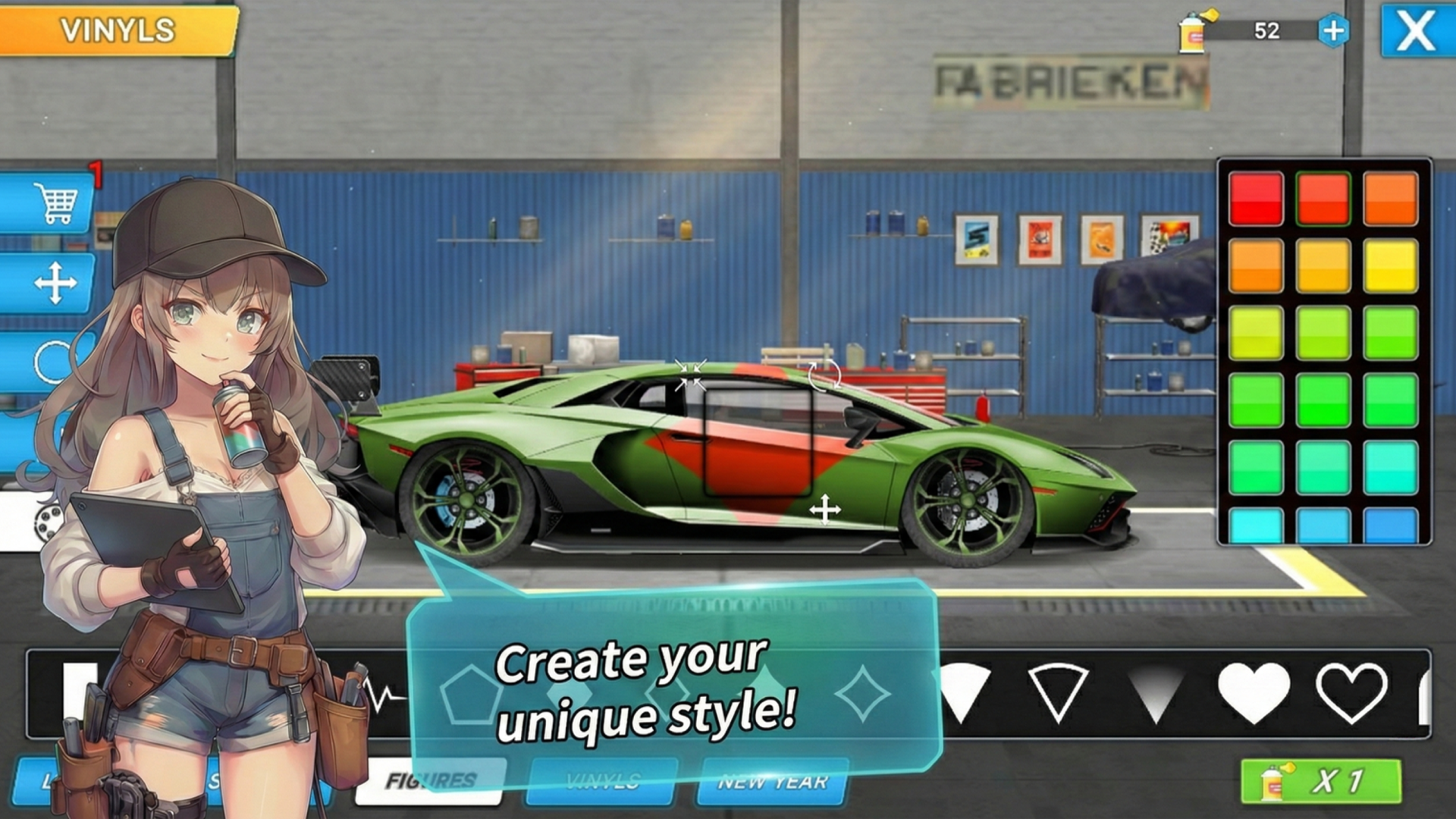Add more spray cans with plus button
Image resolution: width=1456 pixels, height=819 pixels.
[1333, 31]
